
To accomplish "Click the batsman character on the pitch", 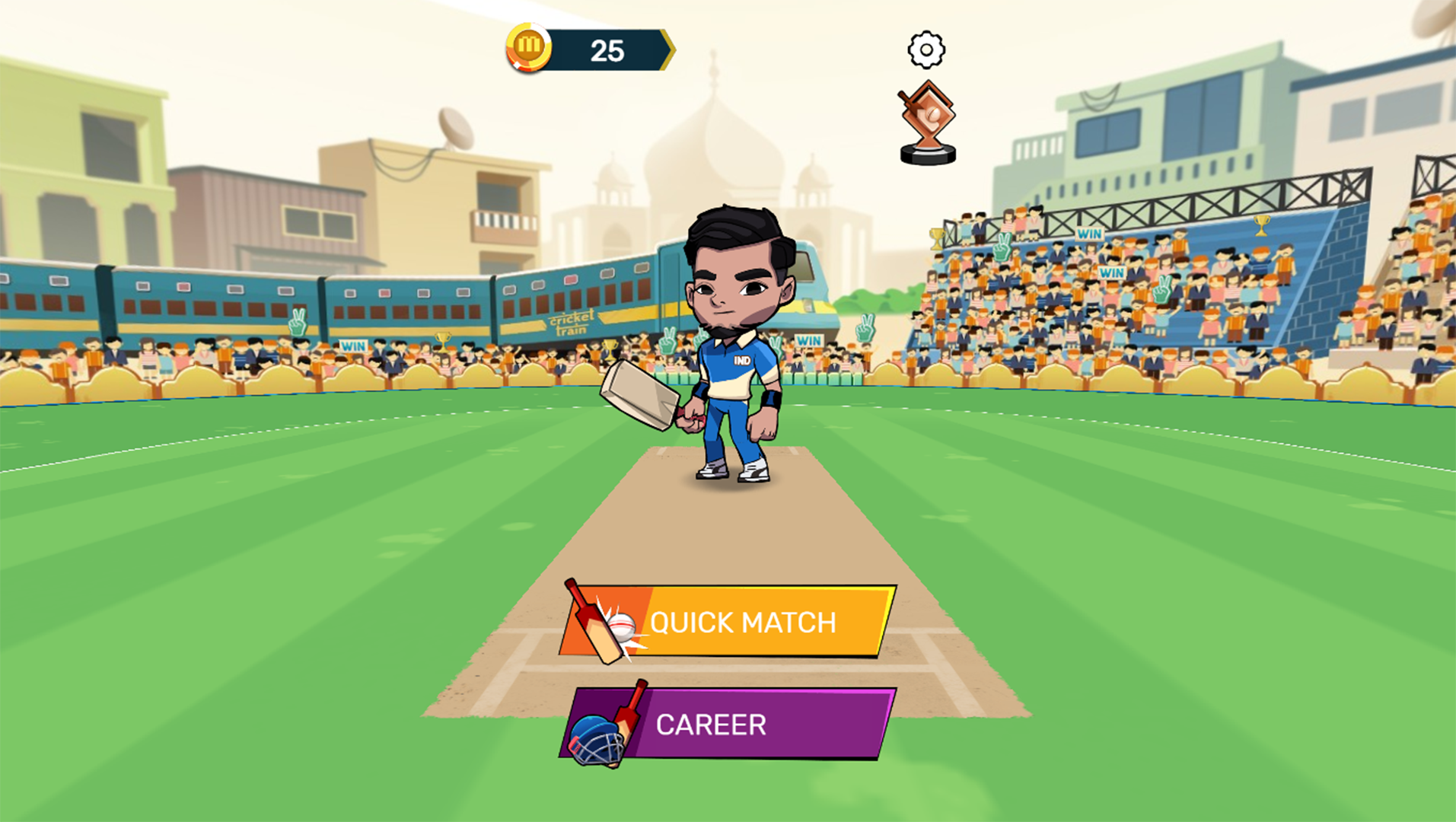I will pos(731,342).
